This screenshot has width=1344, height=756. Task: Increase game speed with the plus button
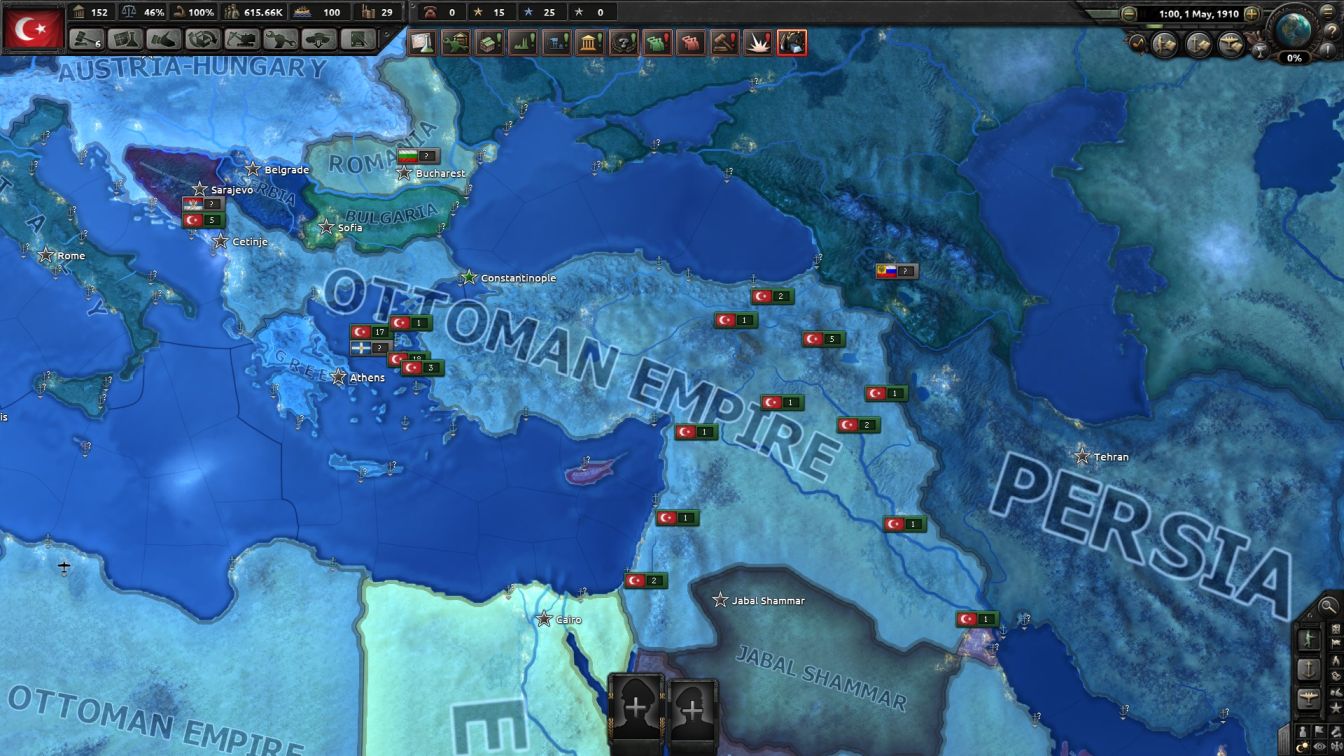point(1250,14)
